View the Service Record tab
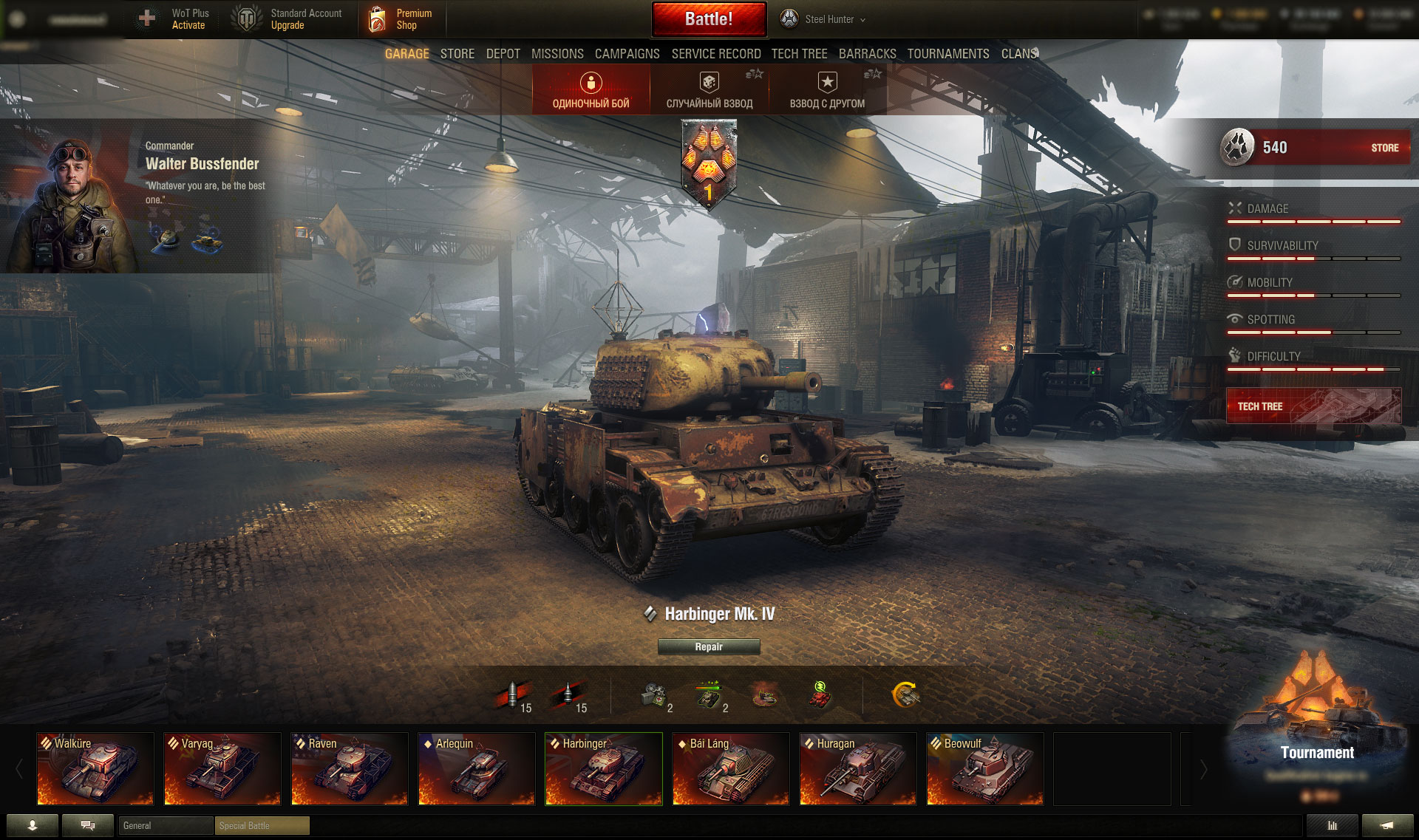 point(715,54)
